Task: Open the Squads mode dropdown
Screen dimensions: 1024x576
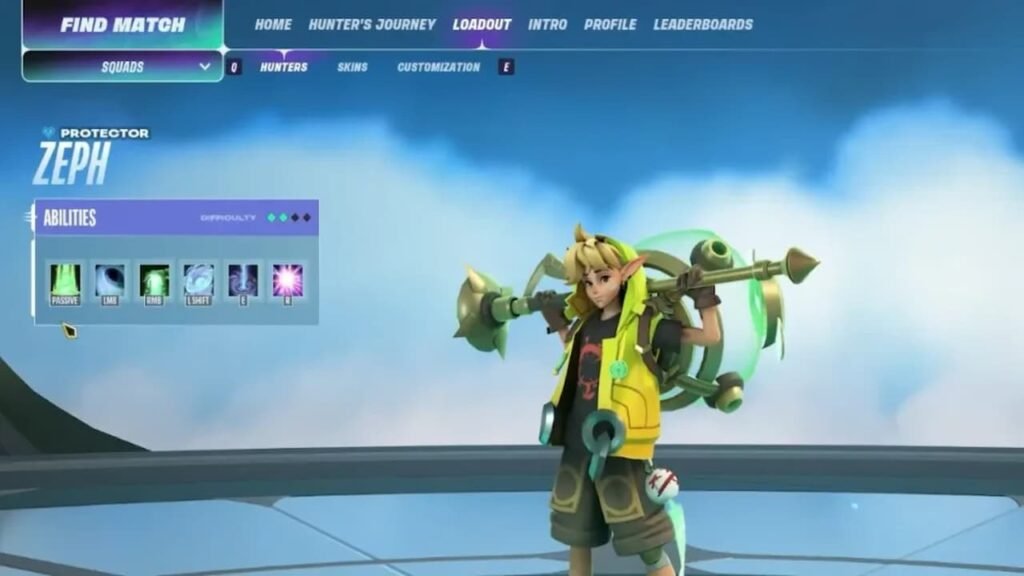Action: (122, 67)
